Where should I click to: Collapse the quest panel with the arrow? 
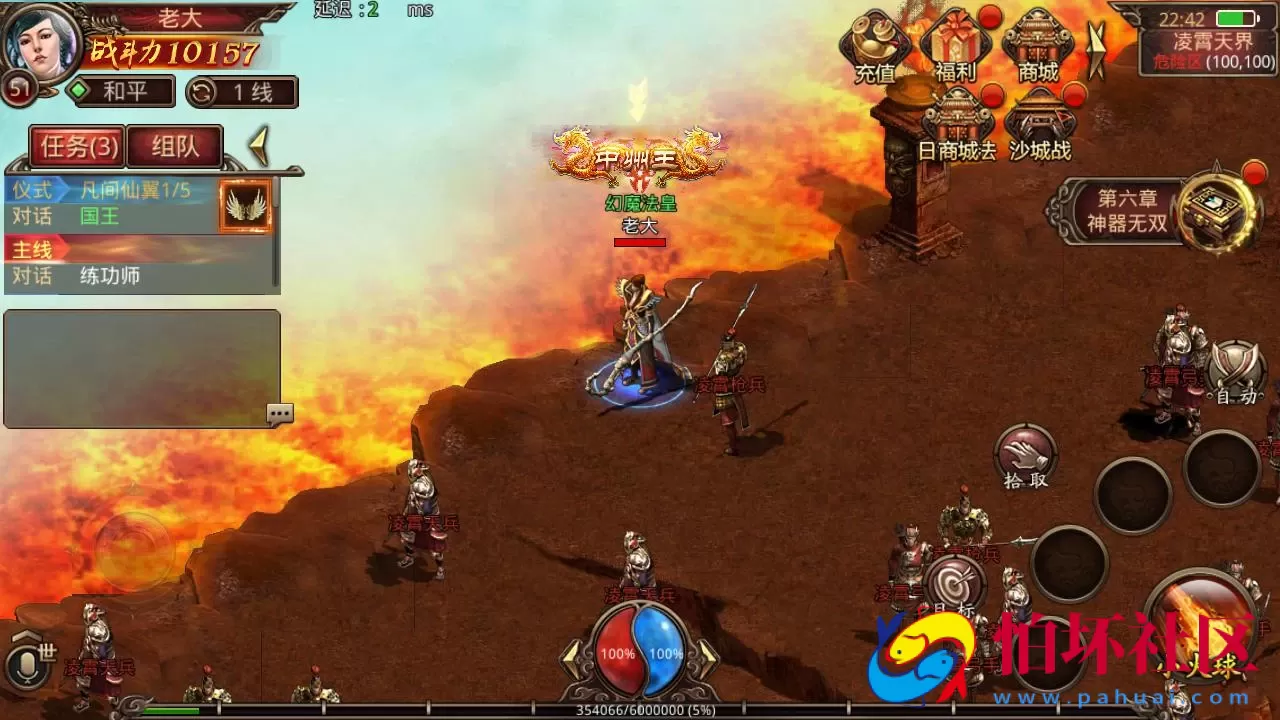[x=260, y=147]
